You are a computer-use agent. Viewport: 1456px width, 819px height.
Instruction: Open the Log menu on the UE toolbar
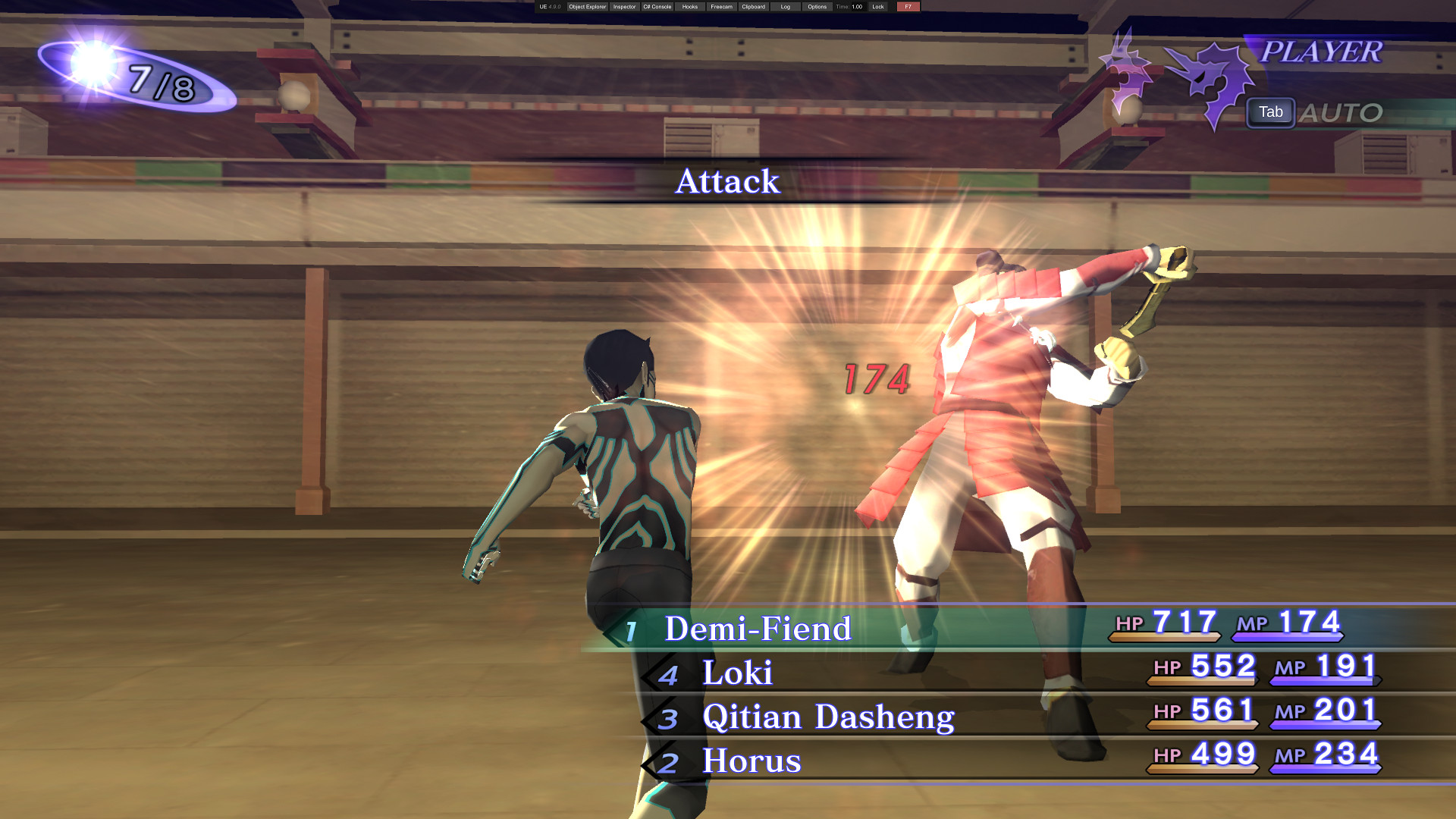[x=784, y=6]
